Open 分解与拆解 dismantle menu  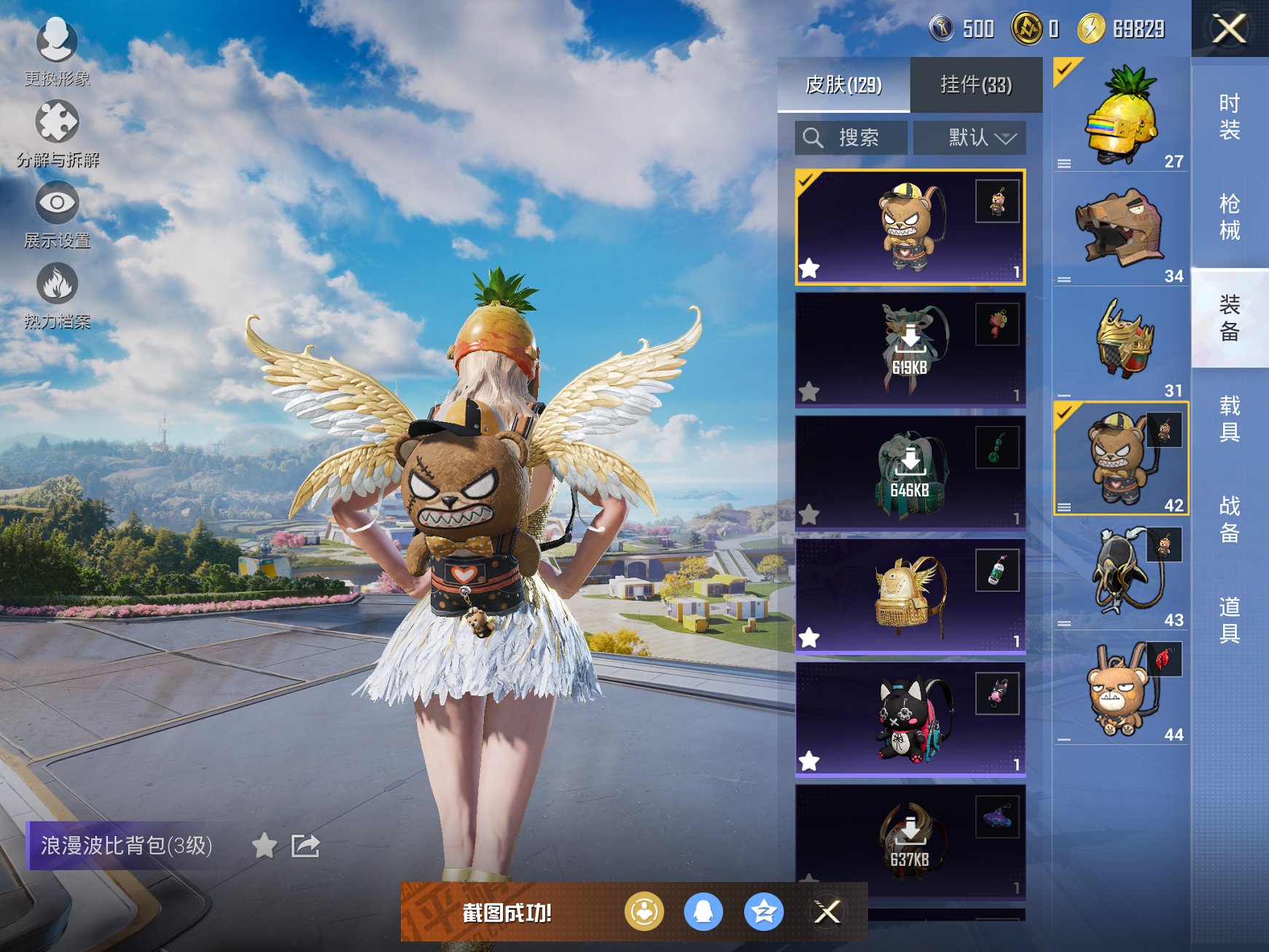coord(57,133)
